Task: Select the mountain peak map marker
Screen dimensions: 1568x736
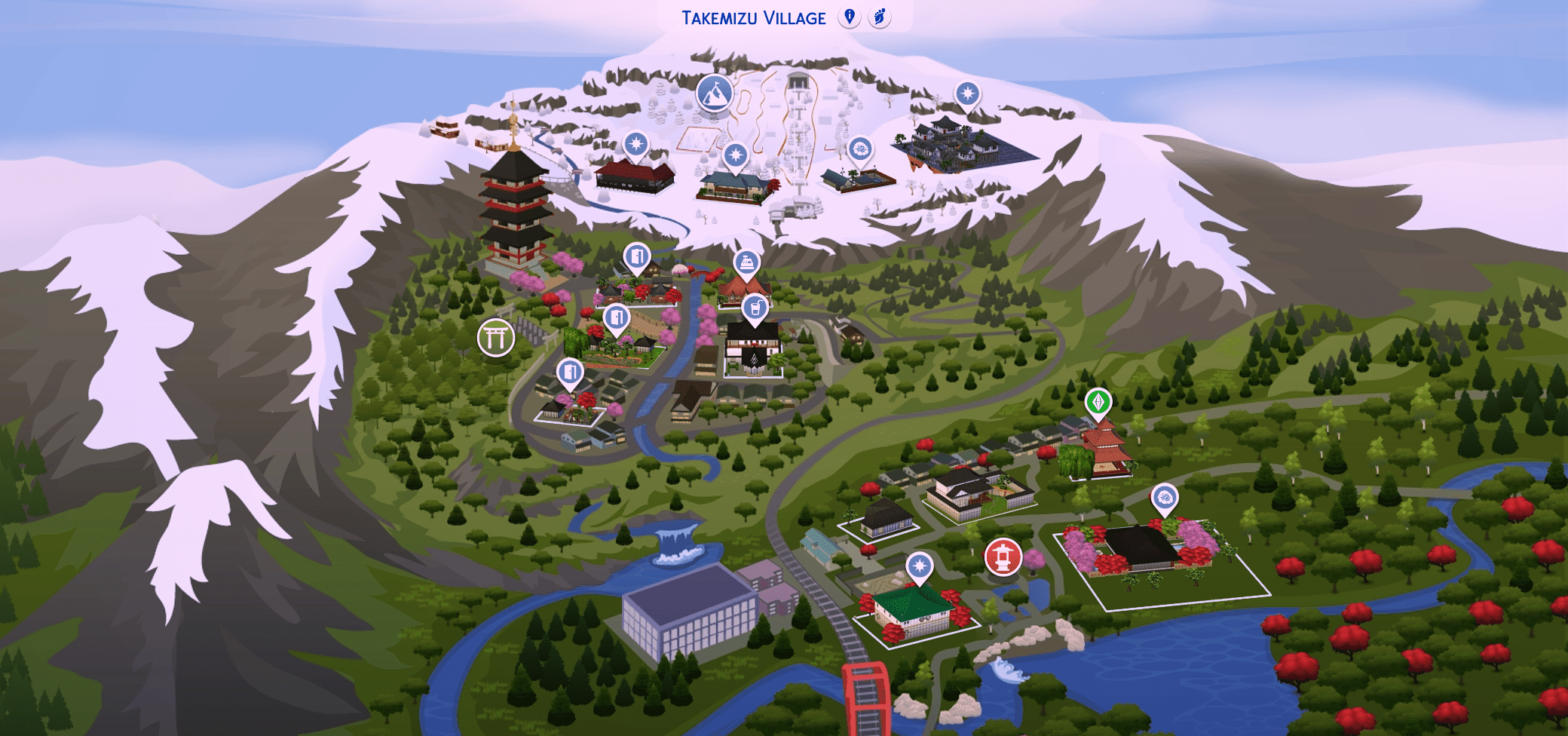Action: click(715, 93)
